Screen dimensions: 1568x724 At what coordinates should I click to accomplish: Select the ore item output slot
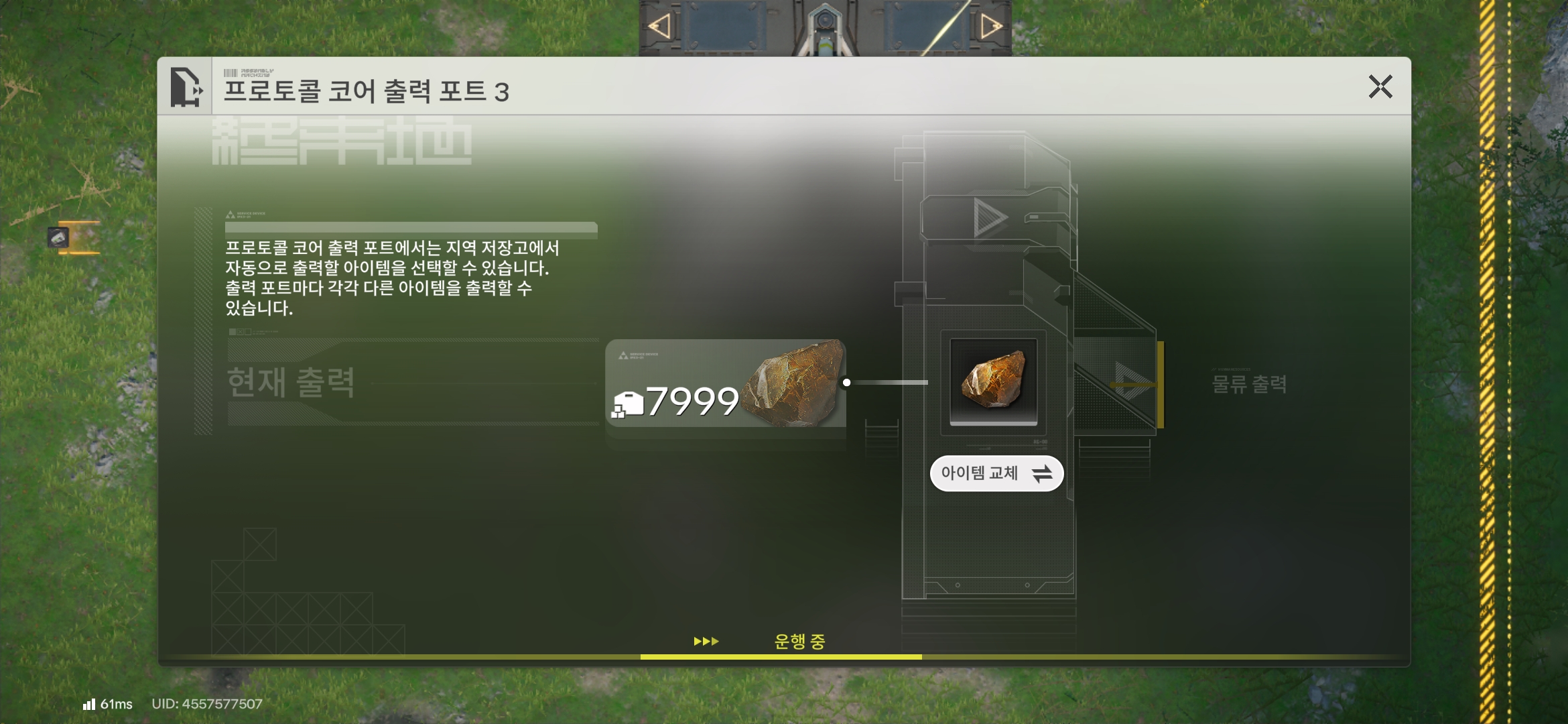tap(993, 381)
